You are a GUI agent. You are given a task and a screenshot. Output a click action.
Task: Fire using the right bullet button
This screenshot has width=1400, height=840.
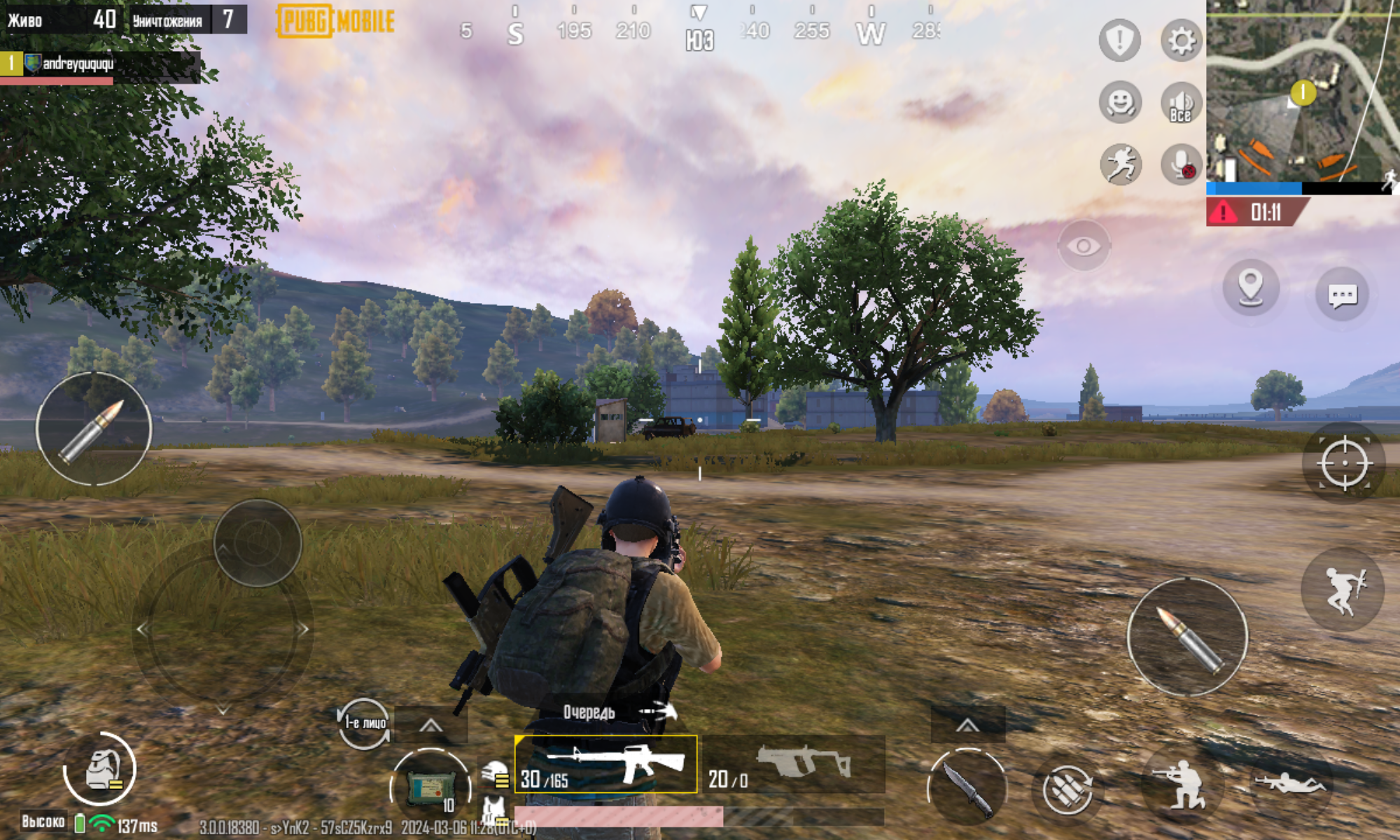tap(1187, 636)
